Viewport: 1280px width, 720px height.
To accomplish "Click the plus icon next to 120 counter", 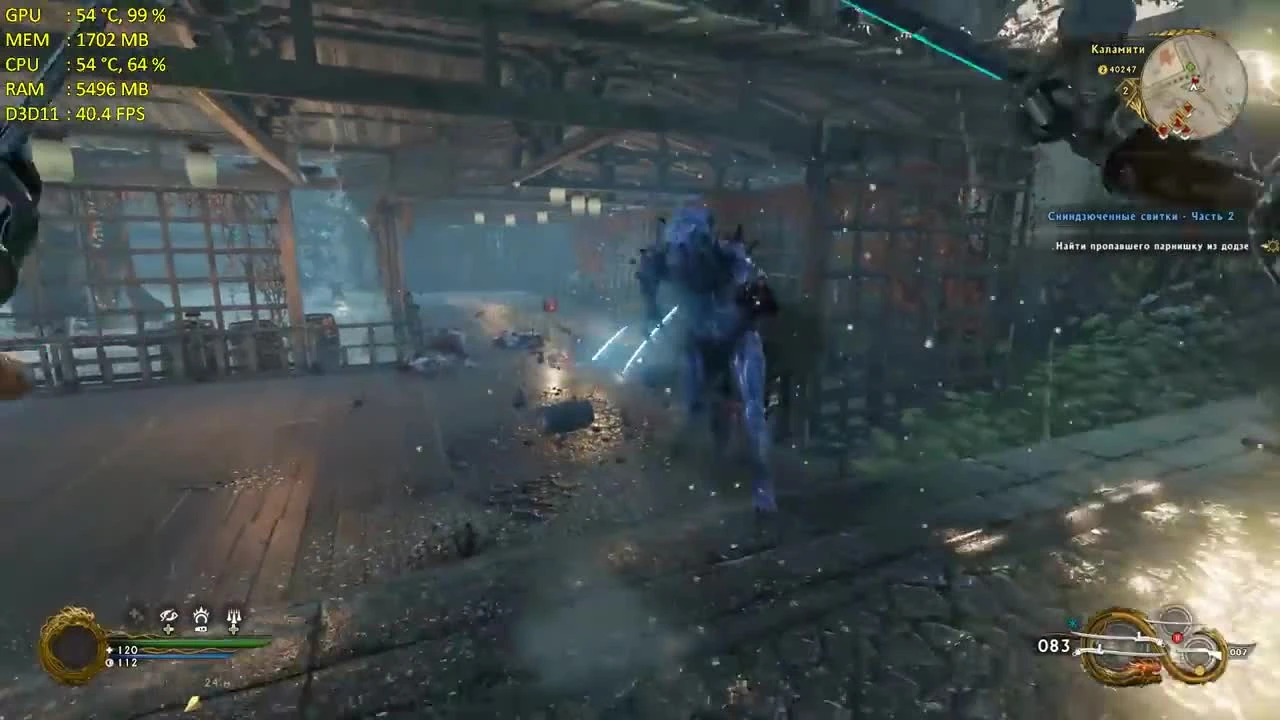I will coord(108,649).
